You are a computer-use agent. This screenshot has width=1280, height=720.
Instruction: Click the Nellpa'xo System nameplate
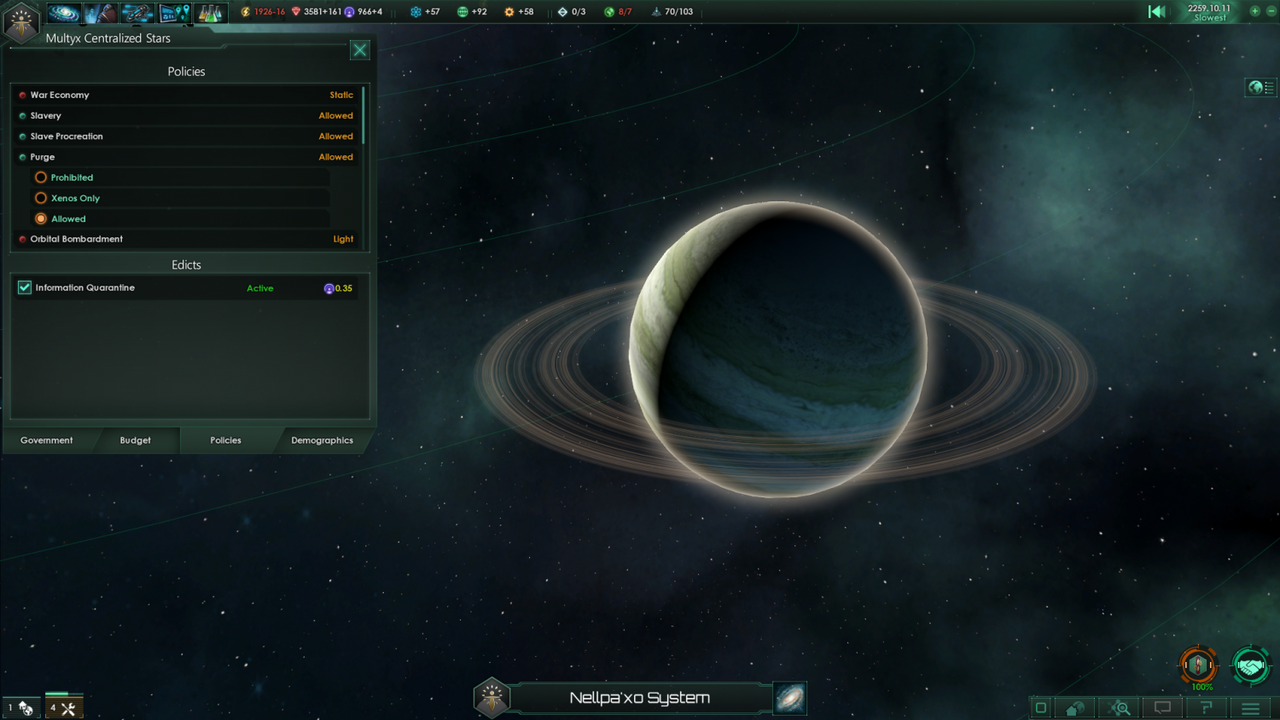pyautogui.click(x=640, y=697)
